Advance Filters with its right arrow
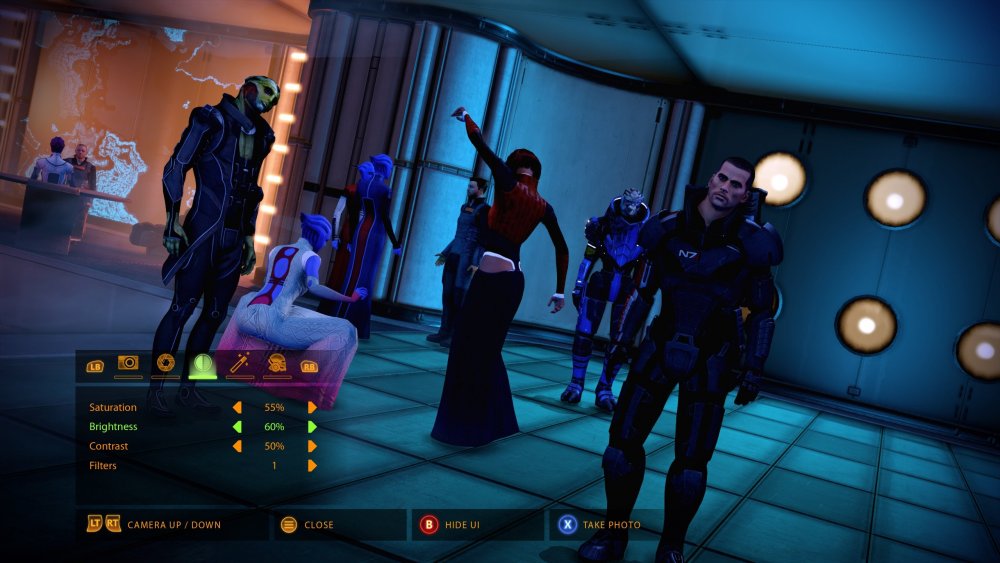This screenshot has width=1000, height=563. tap(312, 465)
